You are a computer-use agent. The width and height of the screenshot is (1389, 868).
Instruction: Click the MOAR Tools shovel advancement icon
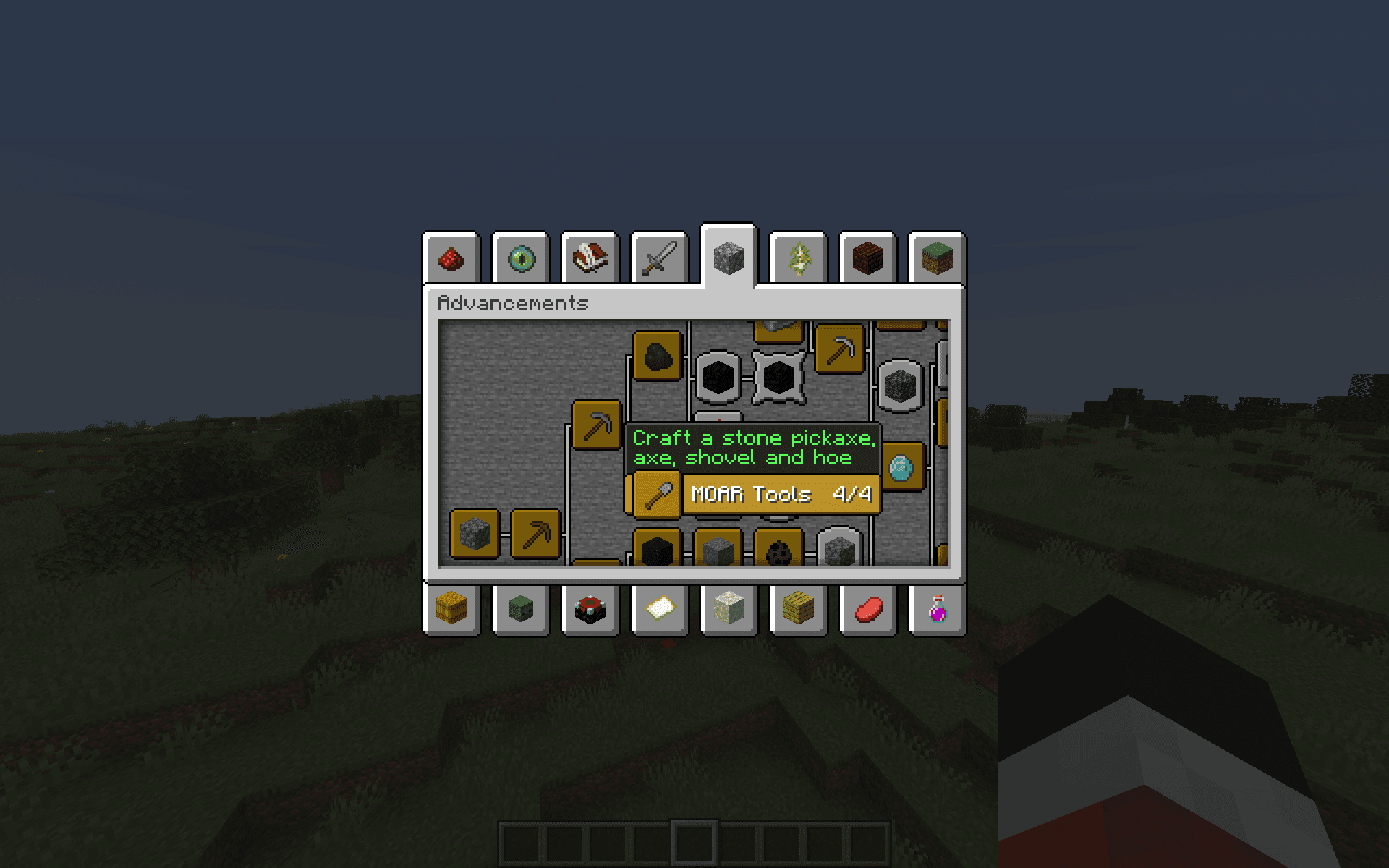pos(658,495)
